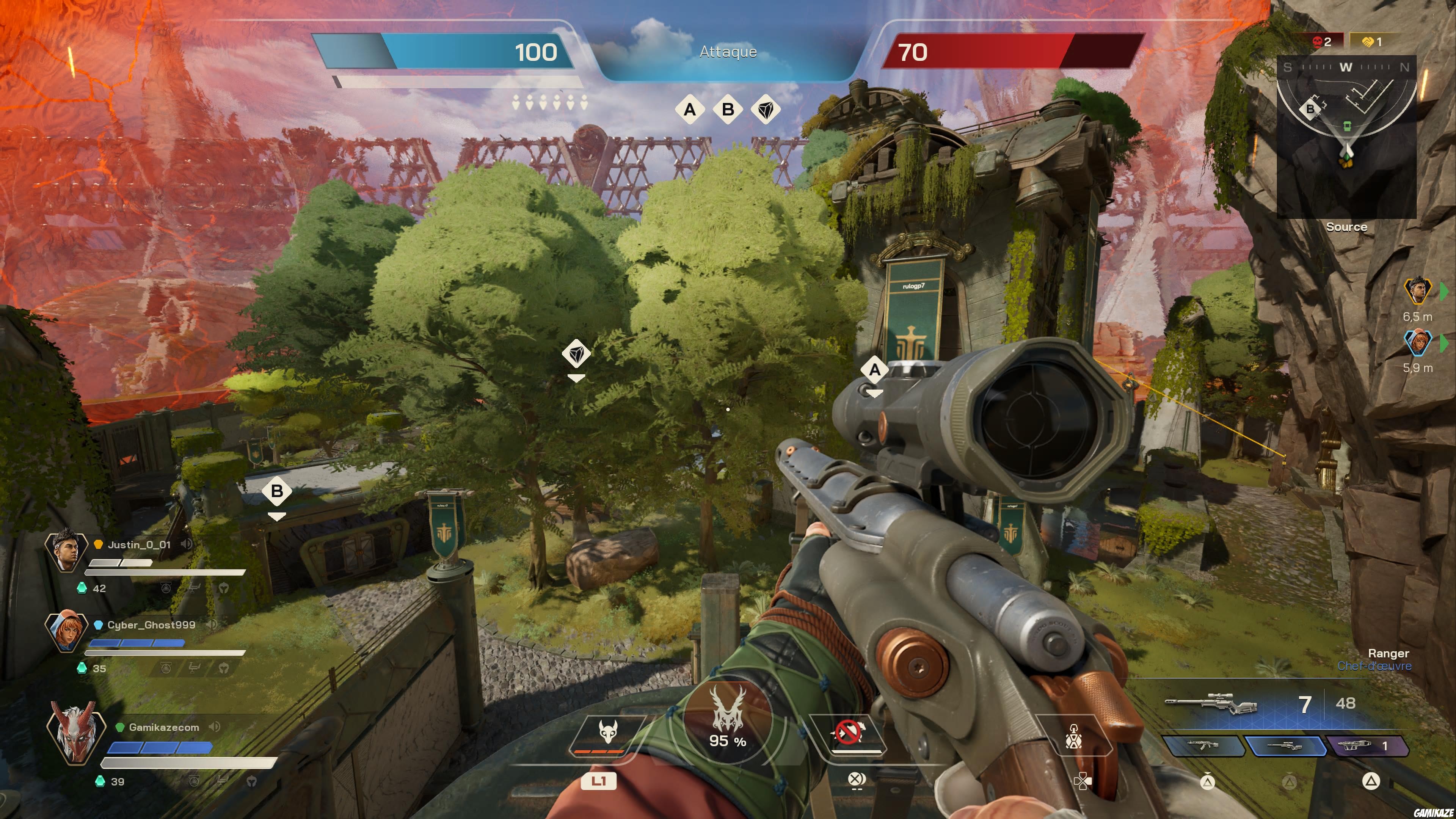
Task: Mute Cyber_Ghost999's voice chat
Action: 212,625
